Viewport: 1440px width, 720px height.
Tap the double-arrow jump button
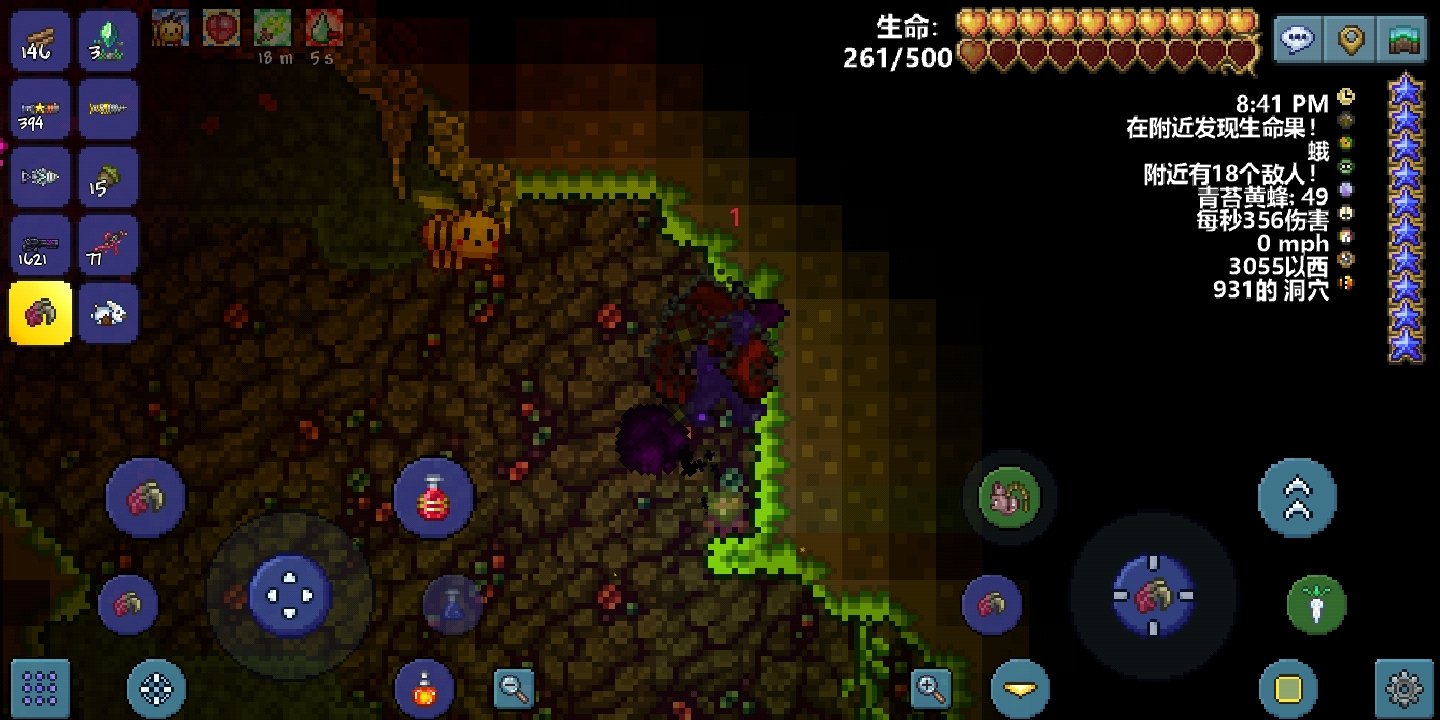(1297, 498)
